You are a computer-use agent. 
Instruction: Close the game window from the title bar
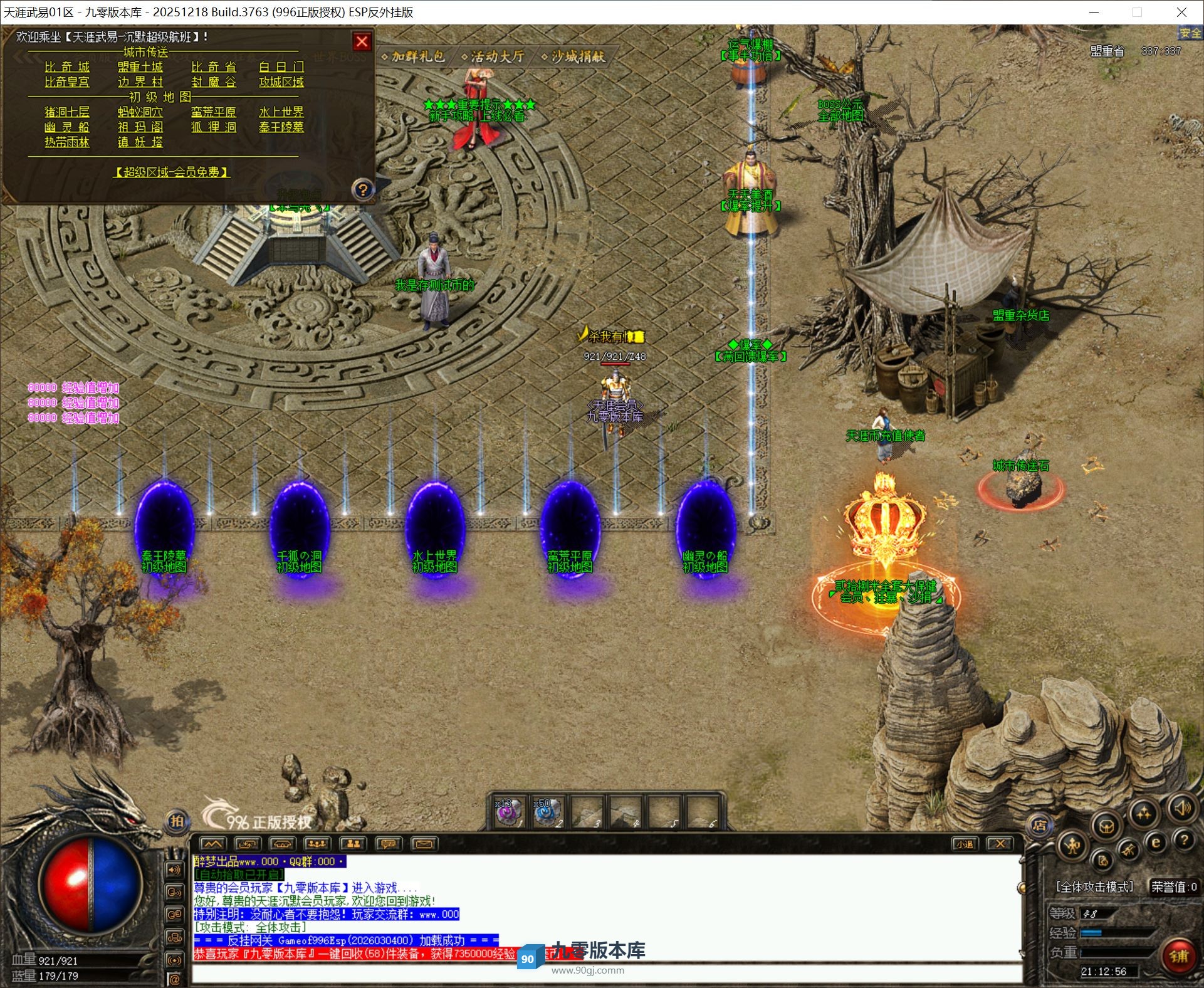tap(1181, 12)
